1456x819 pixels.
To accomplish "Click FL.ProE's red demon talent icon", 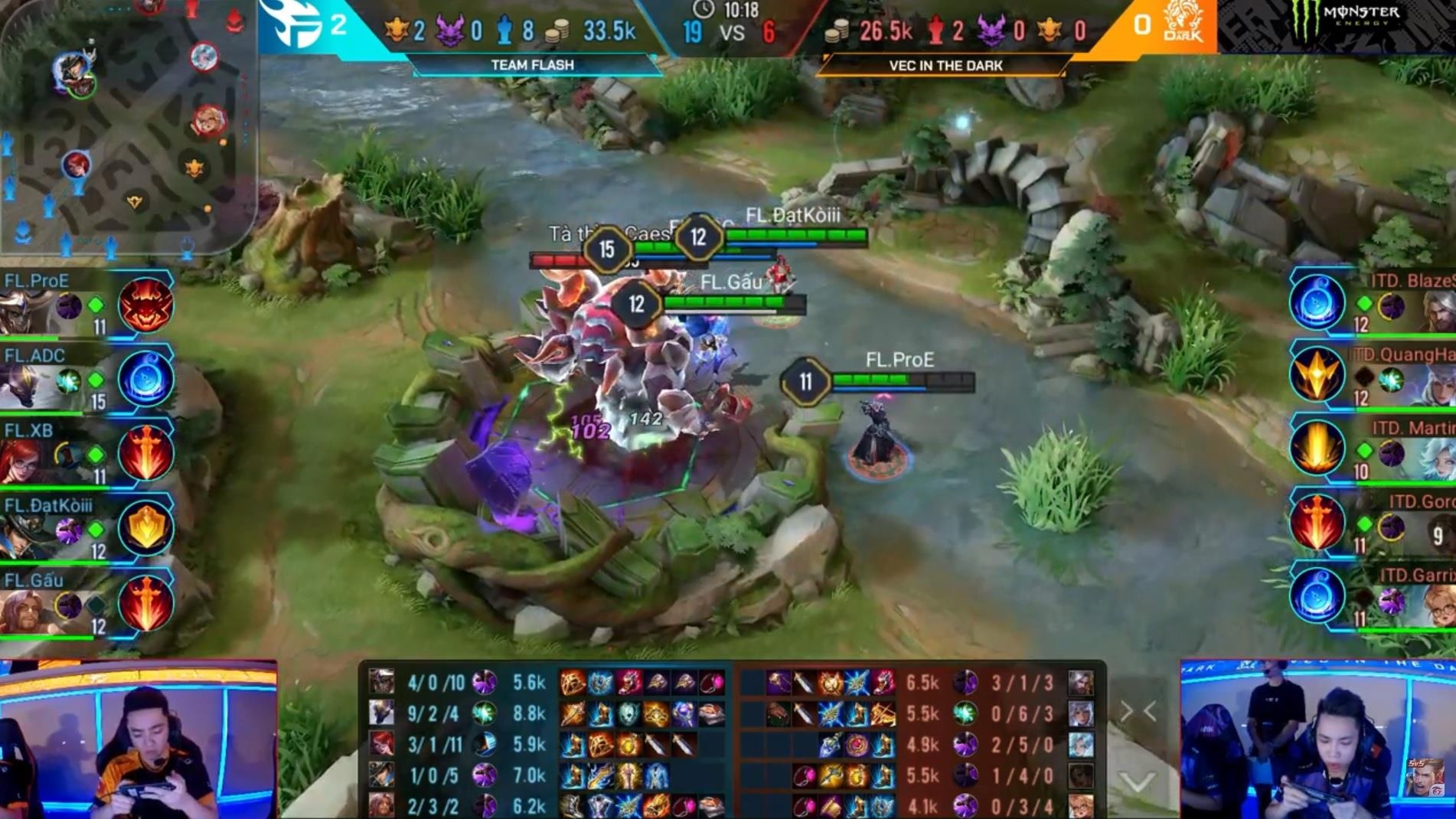I will click(x=145, y=305).
